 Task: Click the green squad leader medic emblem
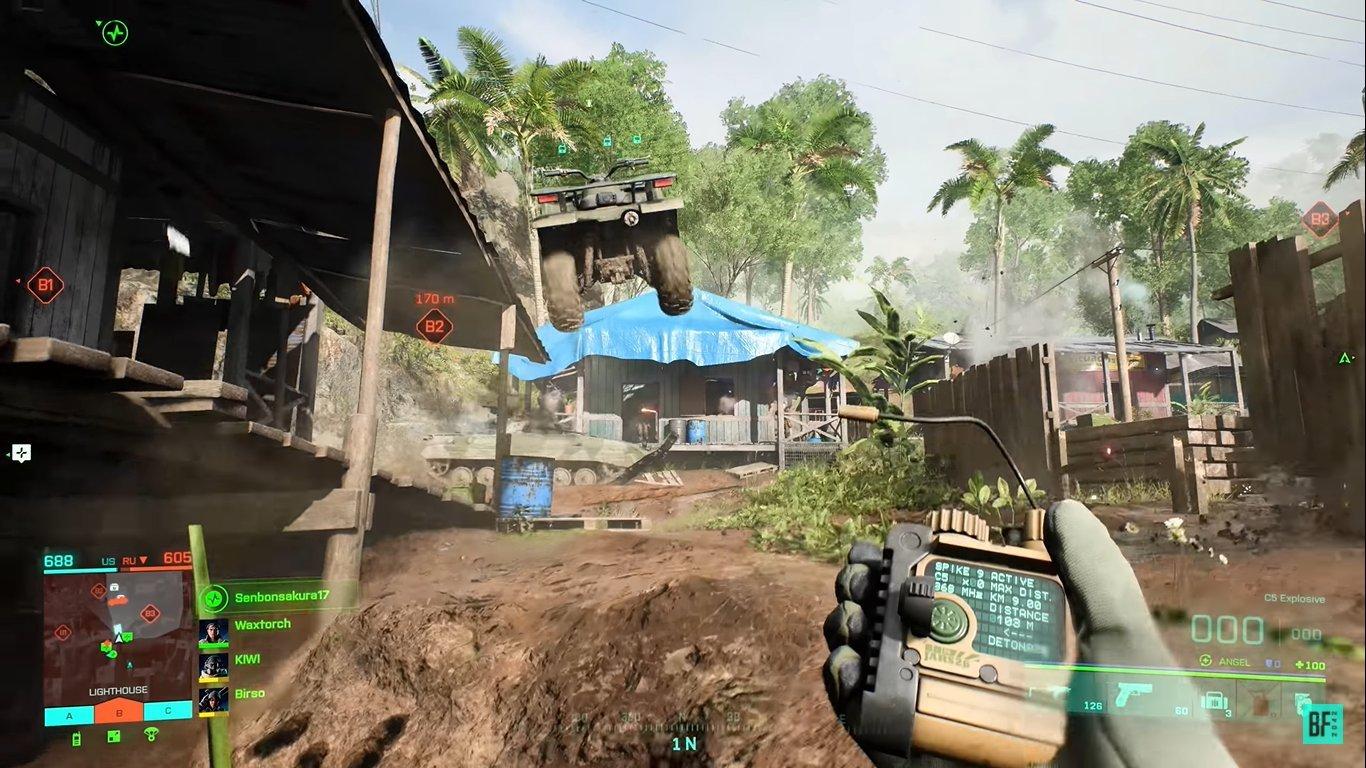tap(214, 599)
